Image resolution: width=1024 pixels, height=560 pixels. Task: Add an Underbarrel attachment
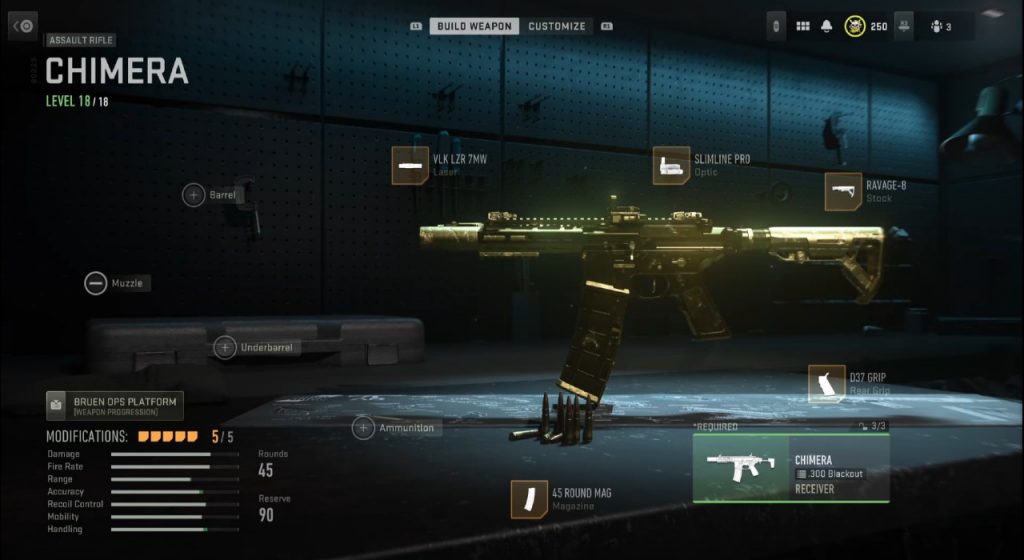(x=225, y=348)
